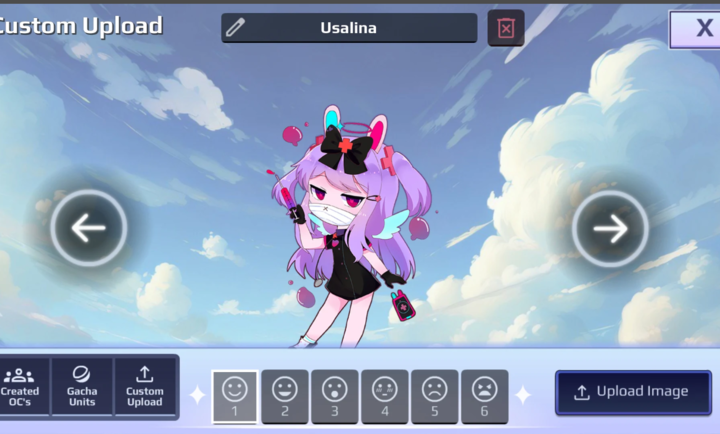The image size is (720, 434).
Task: Go to the next character with right arrow
Action: coord(610,228)
